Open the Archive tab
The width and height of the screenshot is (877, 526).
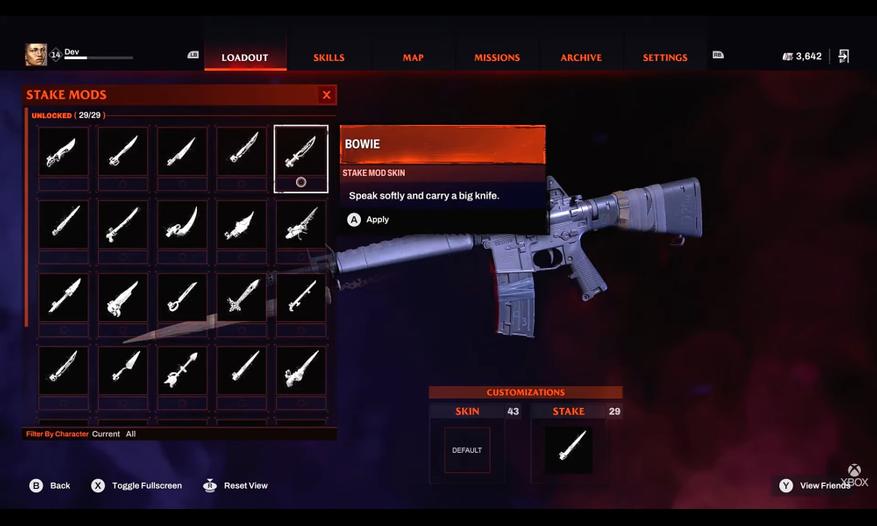[x=581, y=57]
